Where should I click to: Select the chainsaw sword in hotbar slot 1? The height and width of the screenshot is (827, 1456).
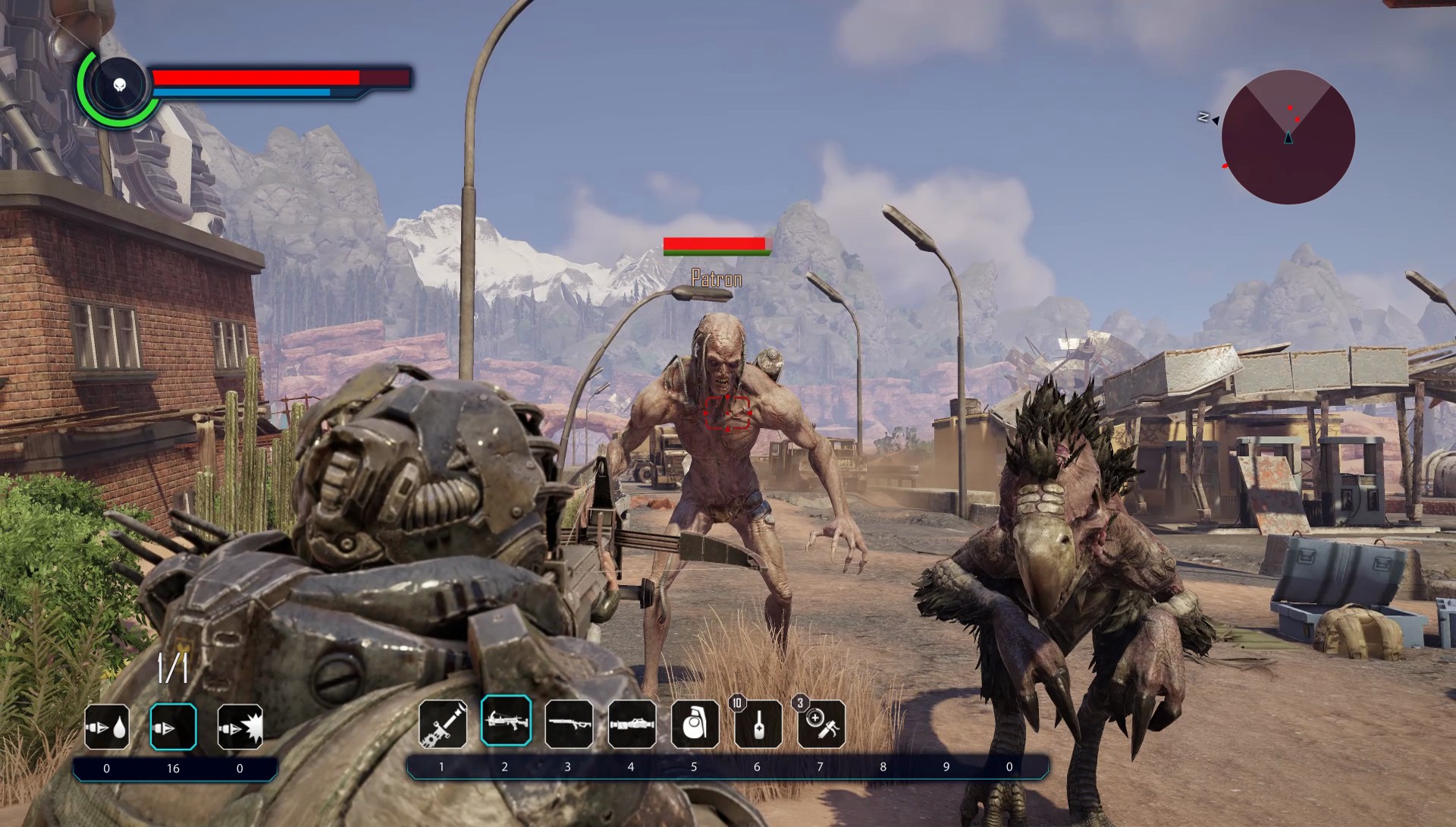442,723
